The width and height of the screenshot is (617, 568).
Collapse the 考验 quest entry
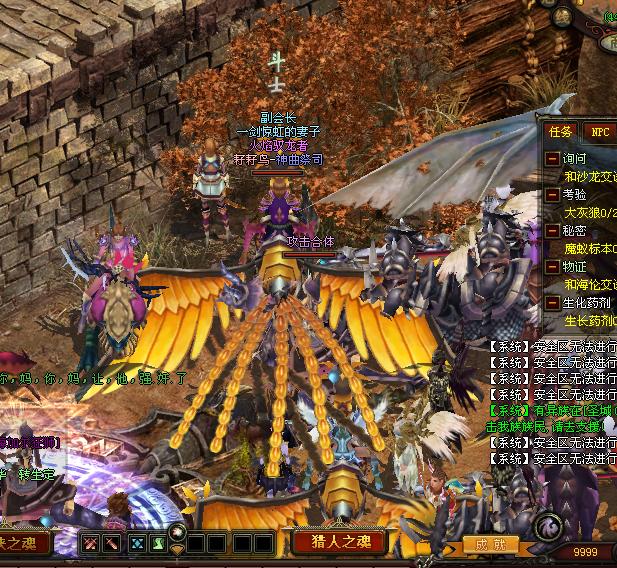point(552,195)
